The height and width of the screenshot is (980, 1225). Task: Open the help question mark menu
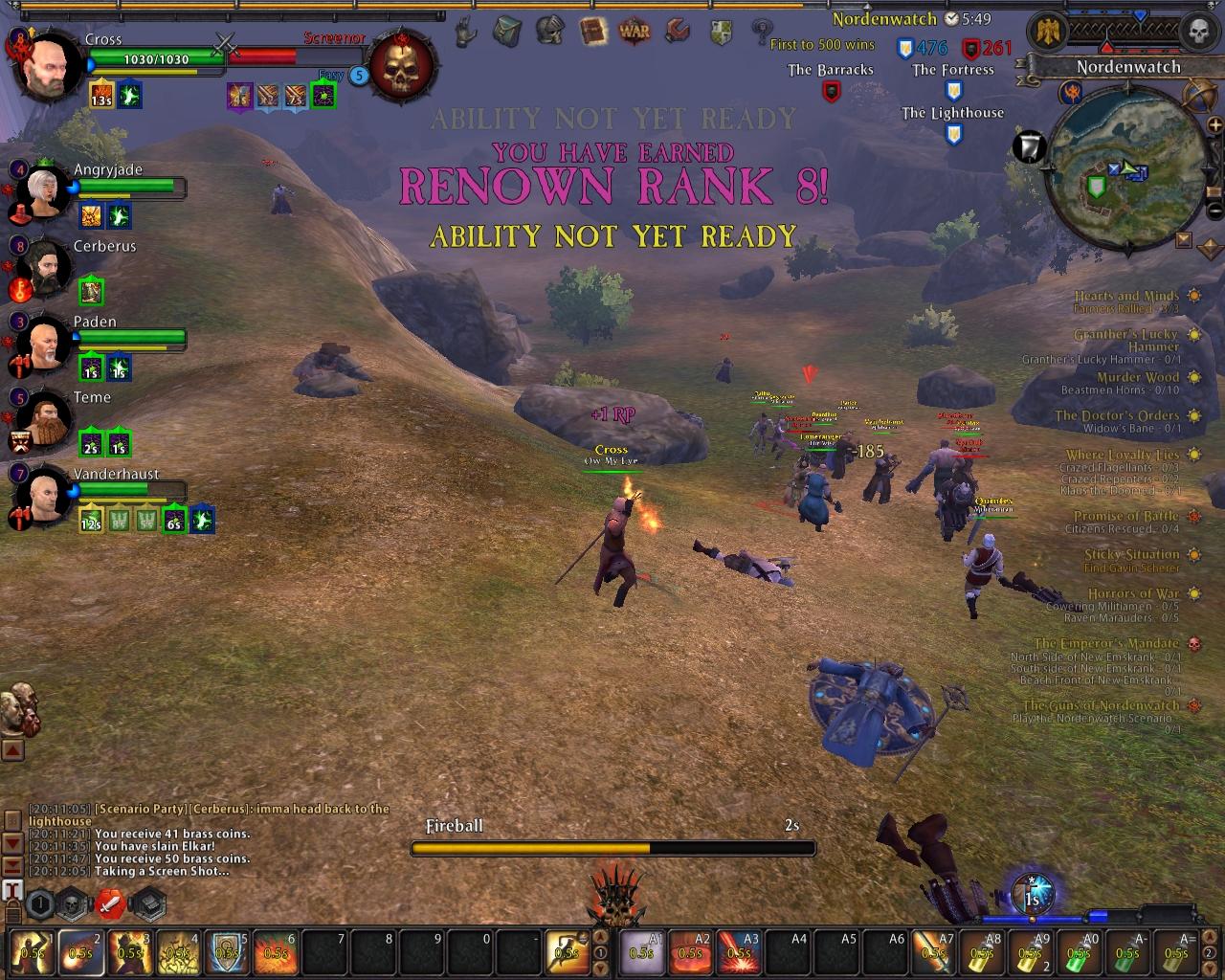click(762, 32)
